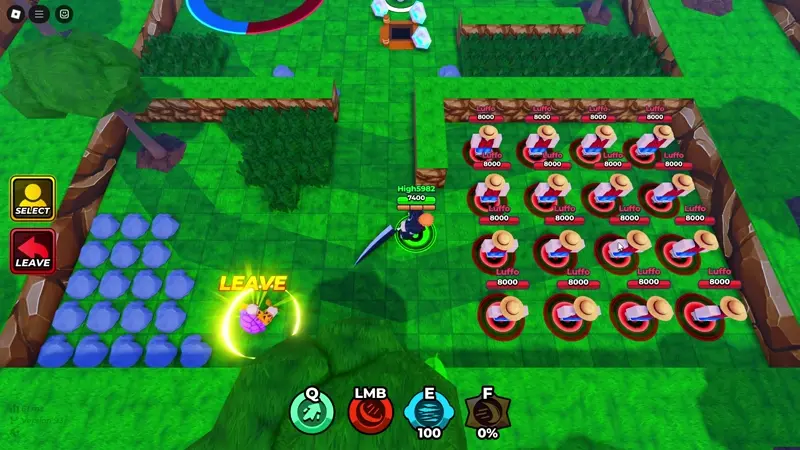Click the smiley face icon in the top bar

pyautogui.click(x=64, y=14)
